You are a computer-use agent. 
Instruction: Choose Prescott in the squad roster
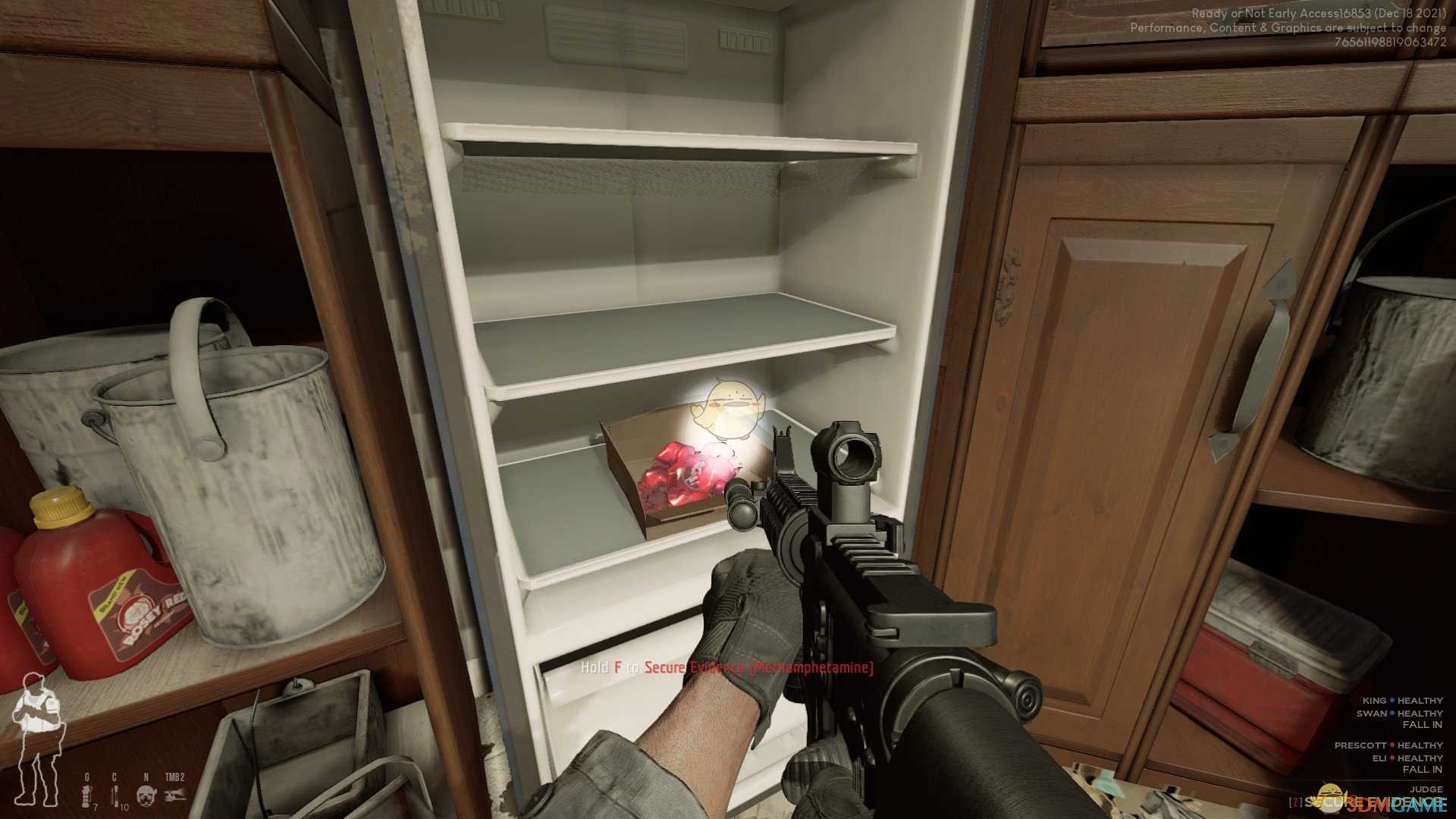pyautogui.click(x=1361, y=745)
